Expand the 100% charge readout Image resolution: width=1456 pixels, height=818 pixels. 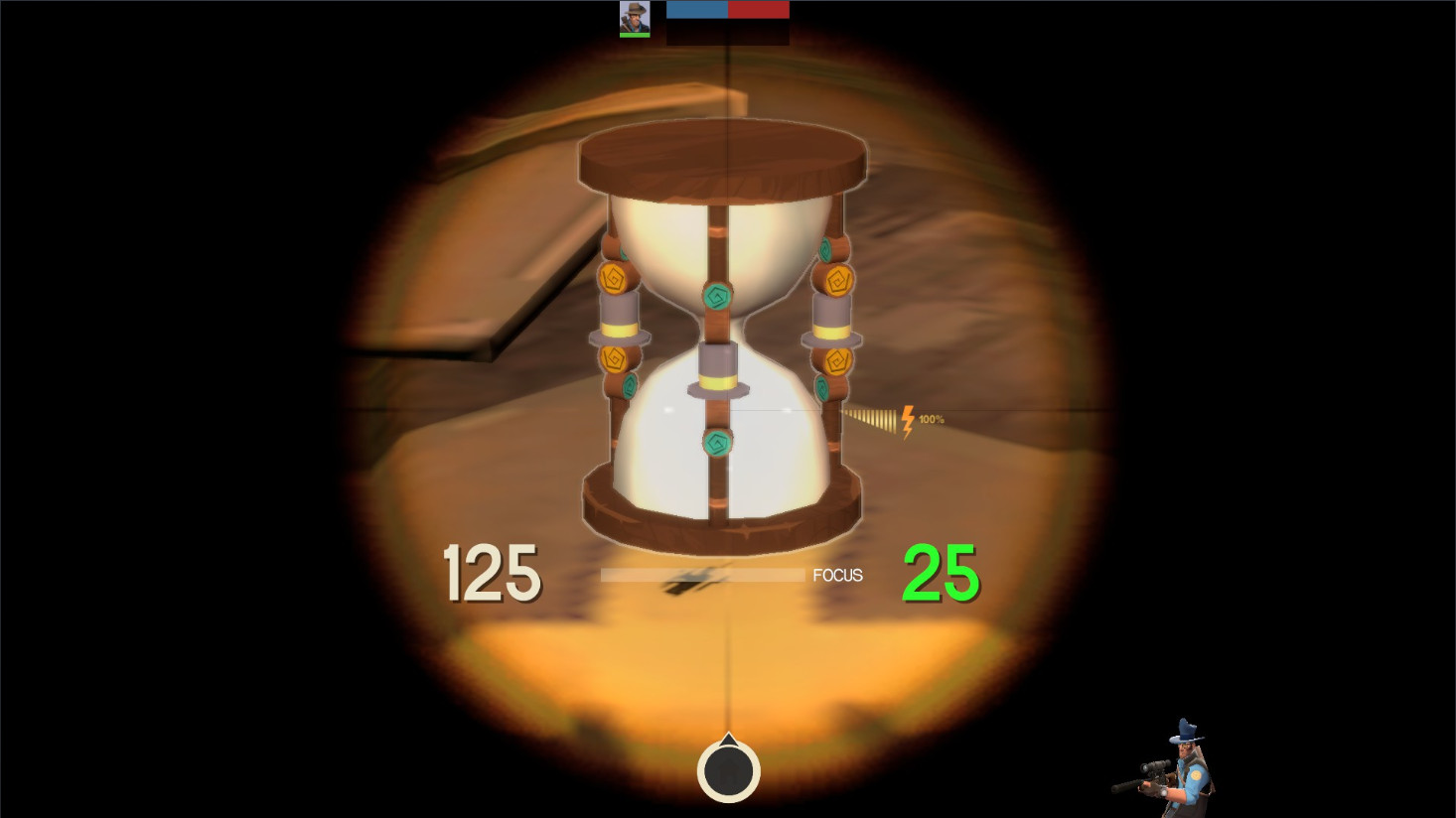coord(931,418)
